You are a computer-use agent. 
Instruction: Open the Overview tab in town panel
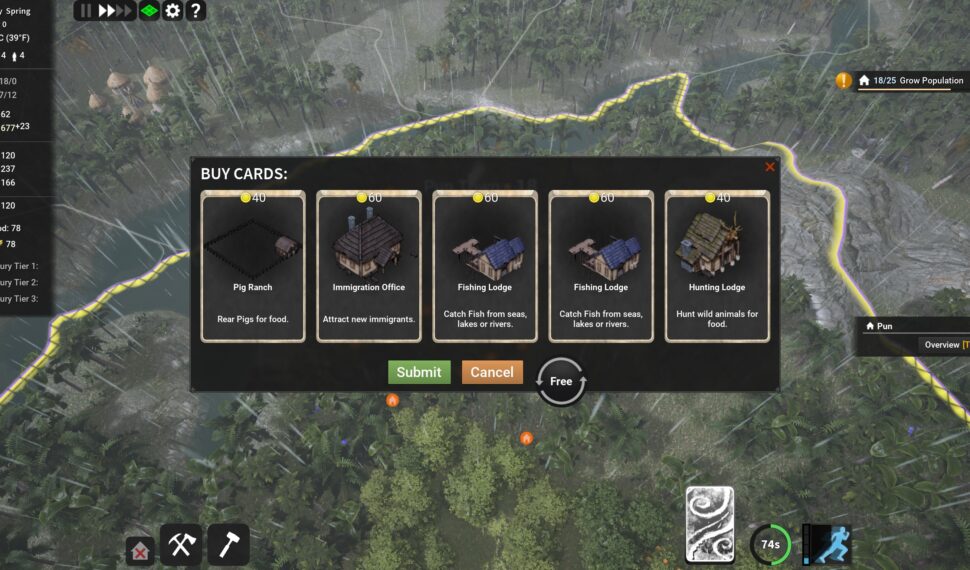[x=941, y=345]
